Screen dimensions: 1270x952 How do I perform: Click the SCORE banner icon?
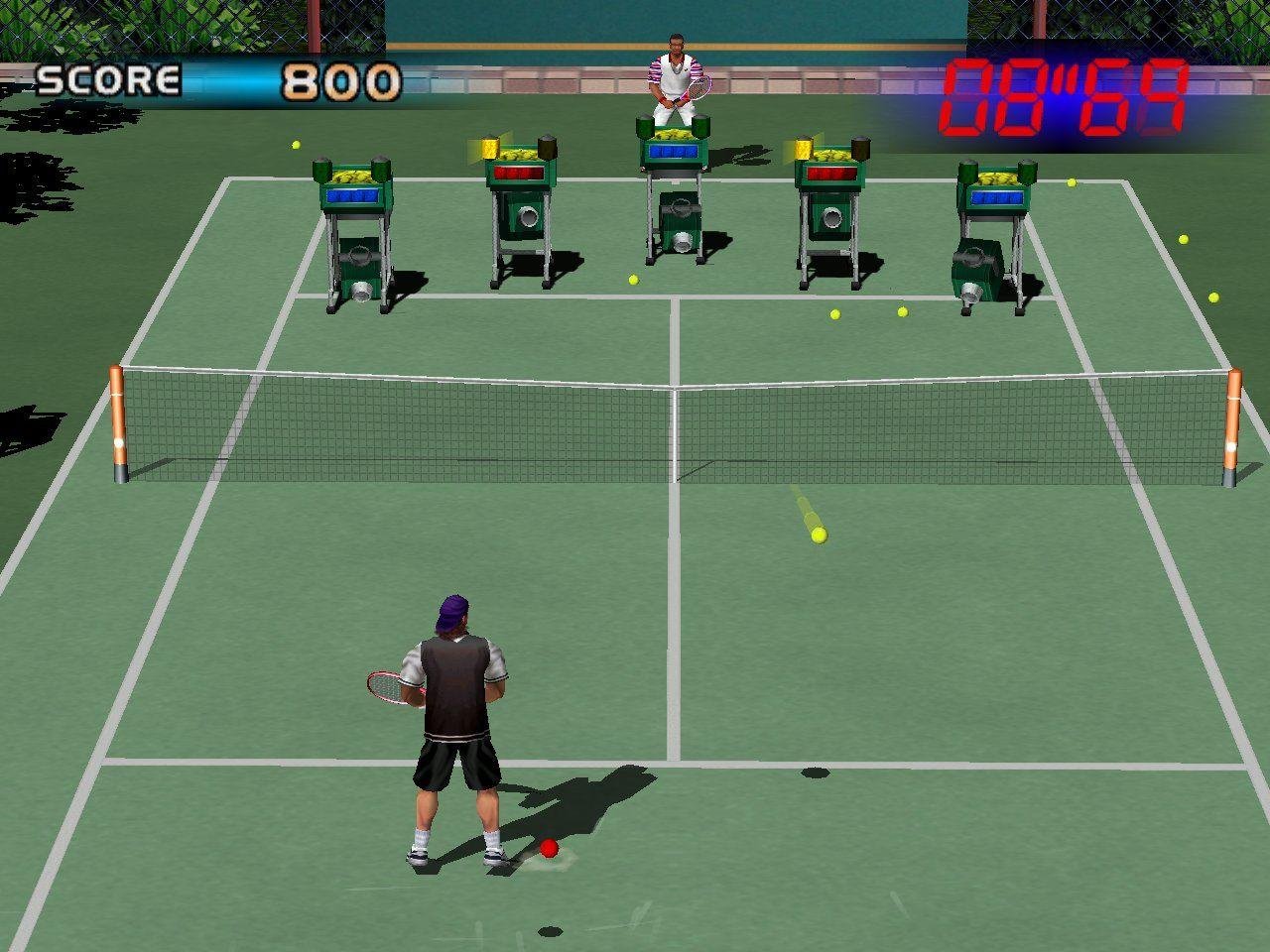109,78
